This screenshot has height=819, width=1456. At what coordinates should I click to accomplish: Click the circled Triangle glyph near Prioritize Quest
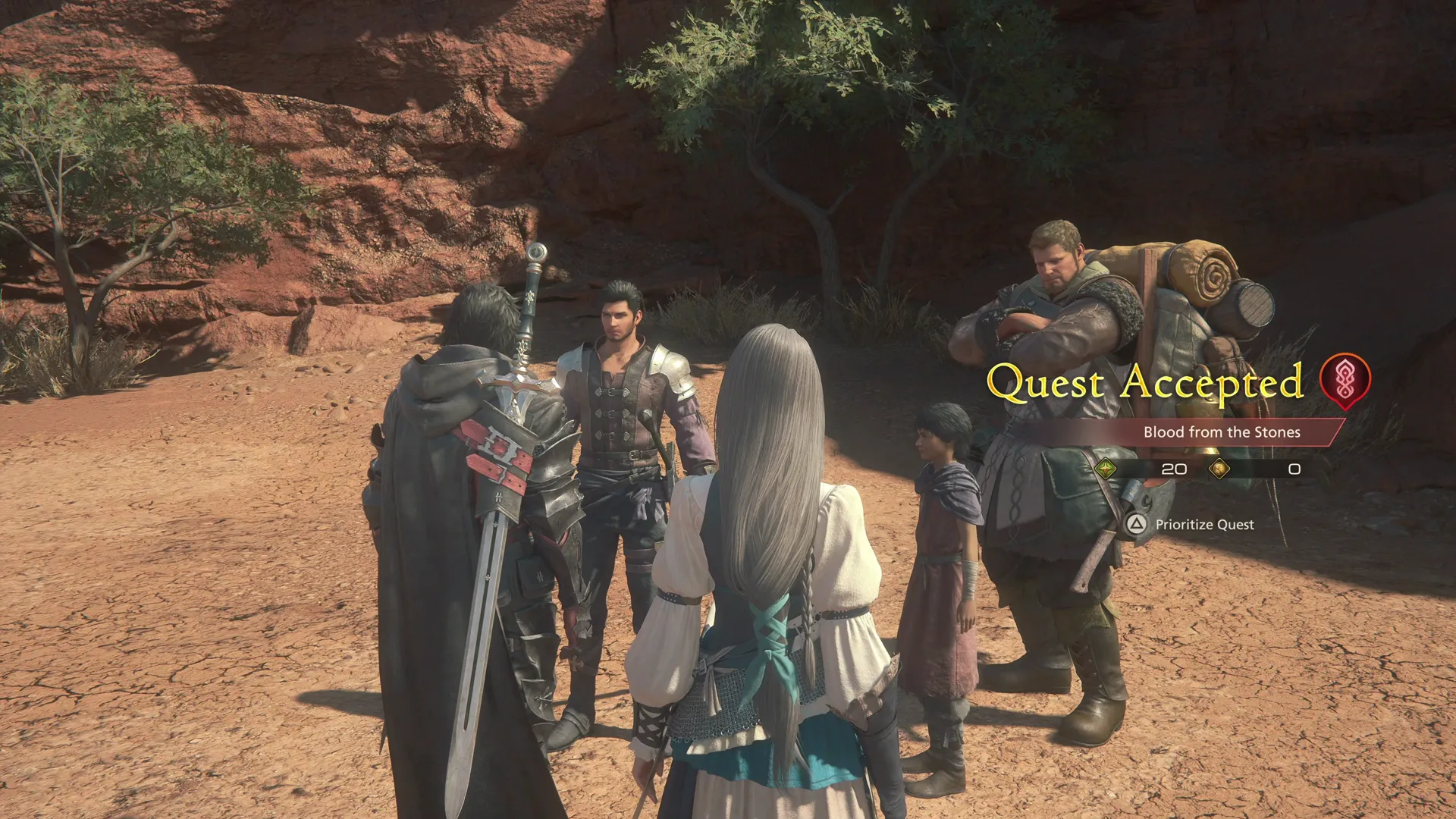pos(1135,524)
